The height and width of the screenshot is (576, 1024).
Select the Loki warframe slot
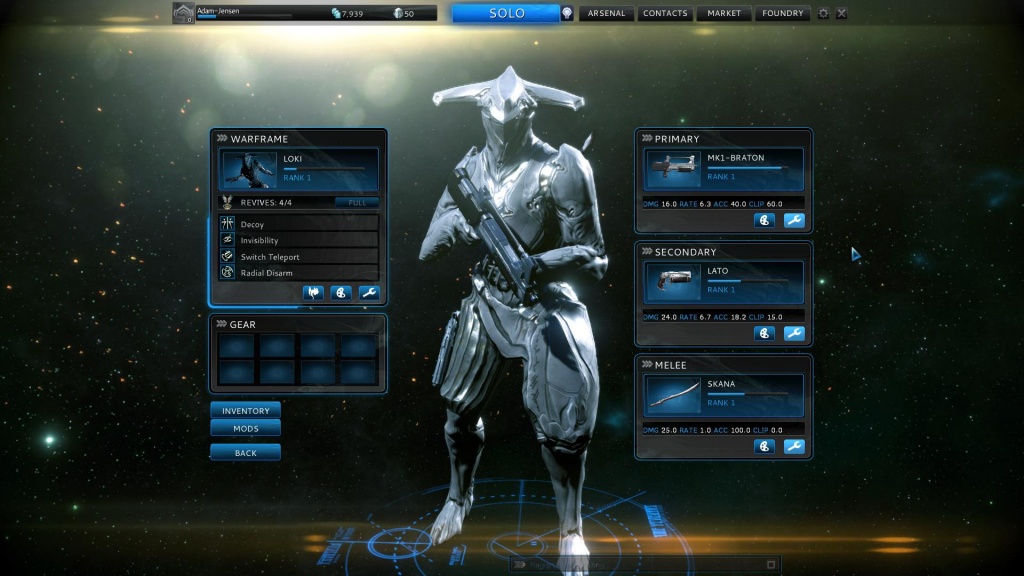[300, 169]
